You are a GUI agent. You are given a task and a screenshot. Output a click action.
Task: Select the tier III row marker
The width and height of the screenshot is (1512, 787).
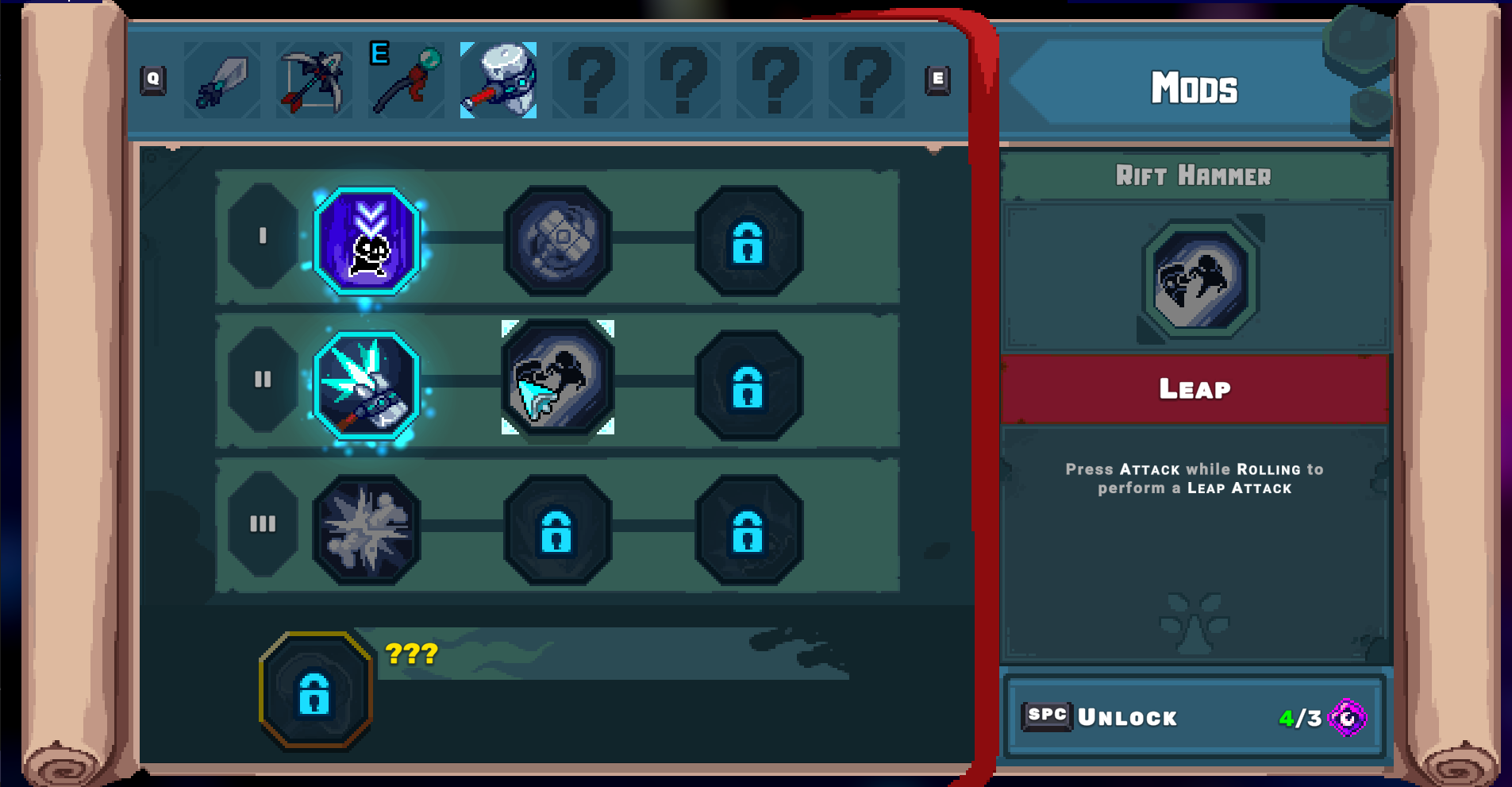pyautogui.click(x=263, y=523)
